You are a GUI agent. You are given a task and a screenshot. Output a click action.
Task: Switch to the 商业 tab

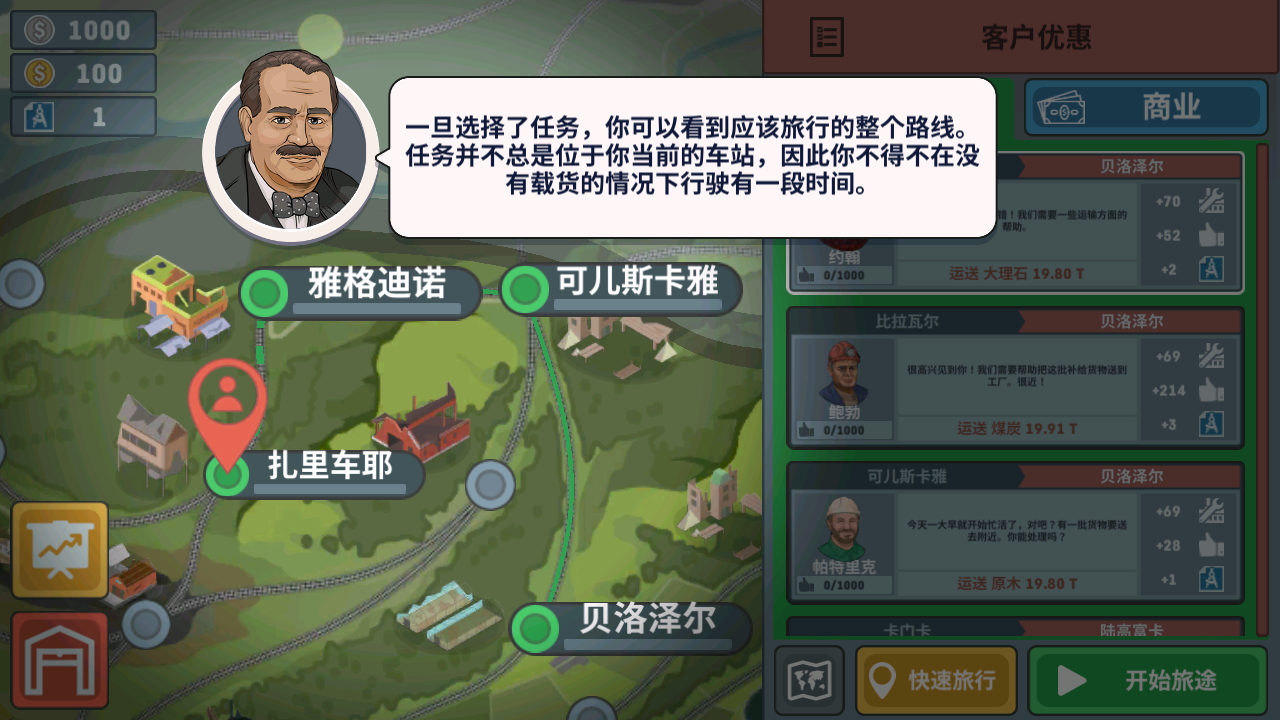click(x=1144, y=107)
